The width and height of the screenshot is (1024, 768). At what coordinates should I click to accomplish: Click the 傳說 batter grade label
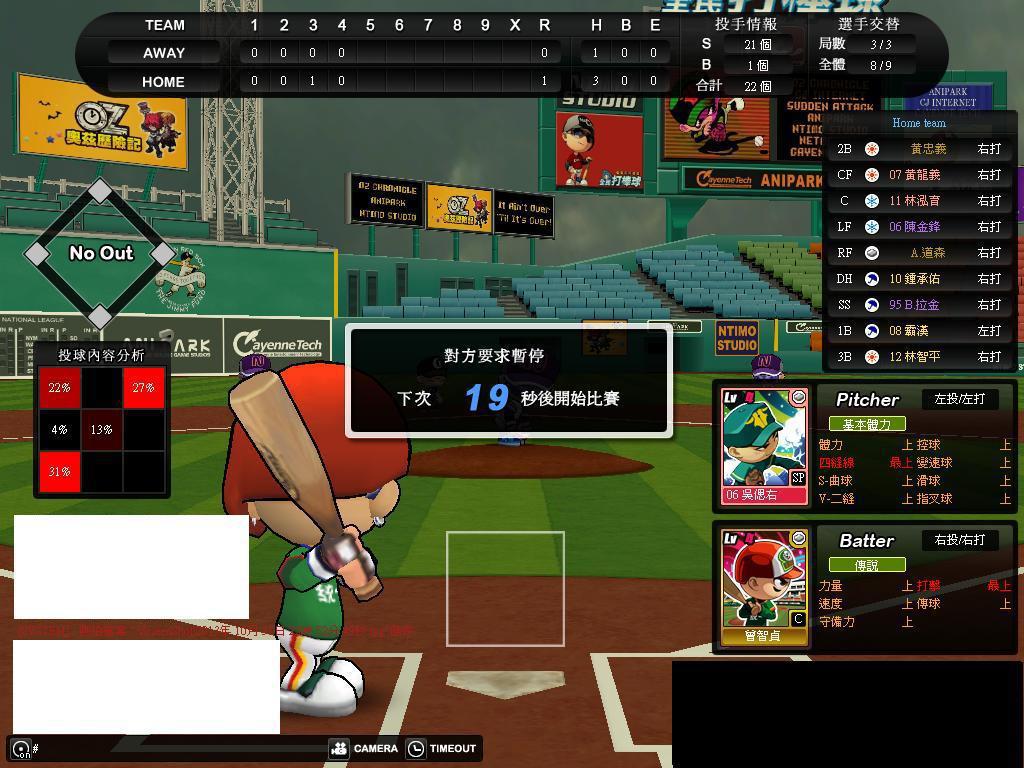[x=866, y=565]
